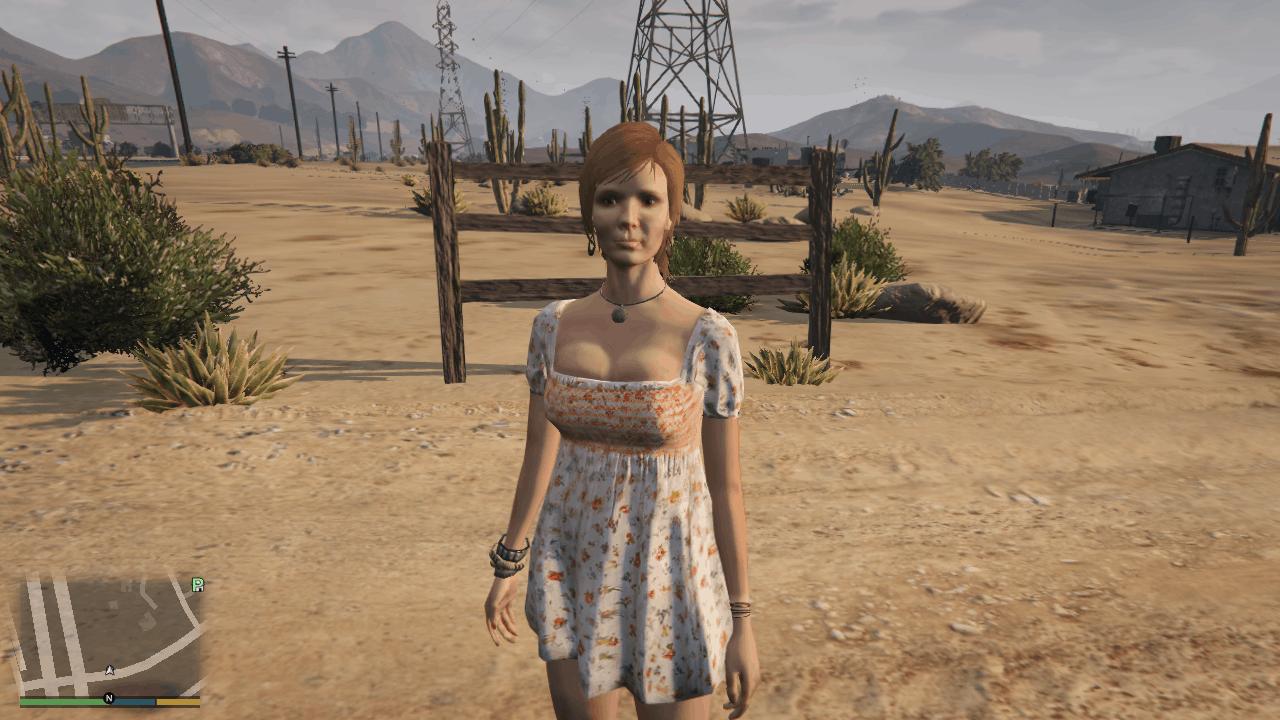Screen dimensions: 1280x720
Task: Select the player arrow on the minimap
Action: pos(110,669)
